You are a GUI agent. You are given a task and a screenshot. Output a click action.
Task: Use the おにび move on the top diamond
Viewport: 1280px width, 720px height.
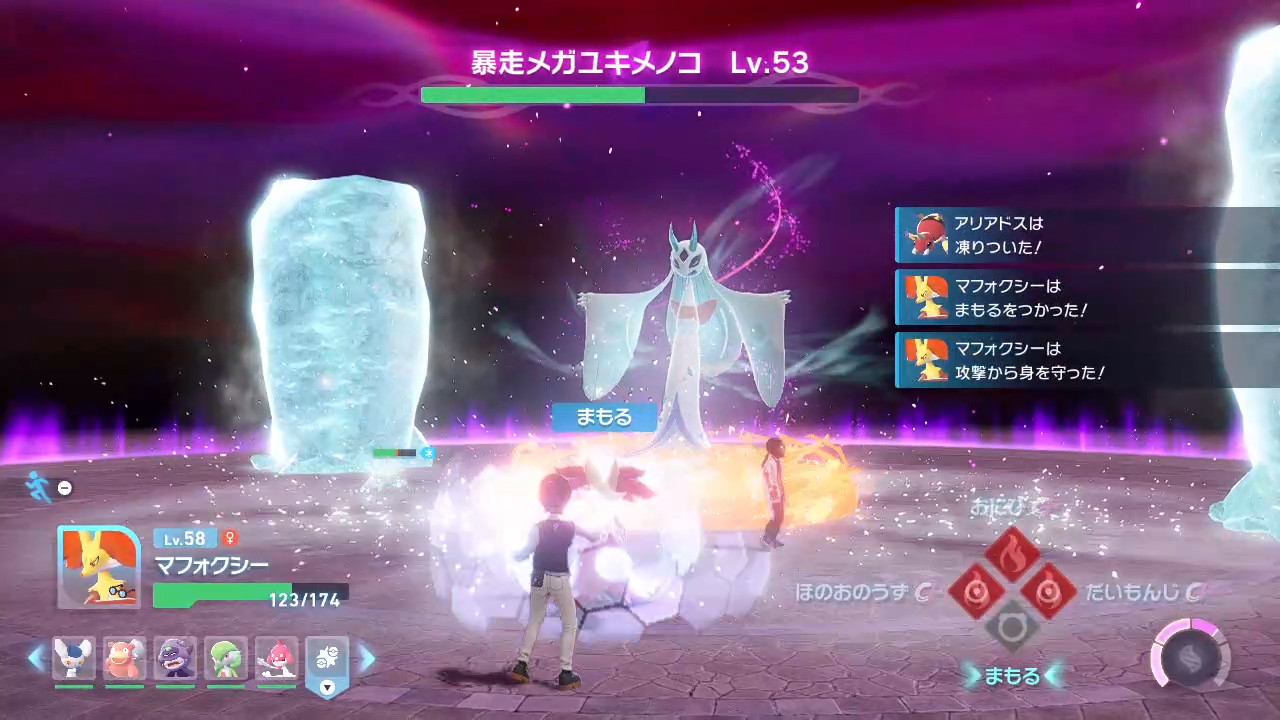1012,553
